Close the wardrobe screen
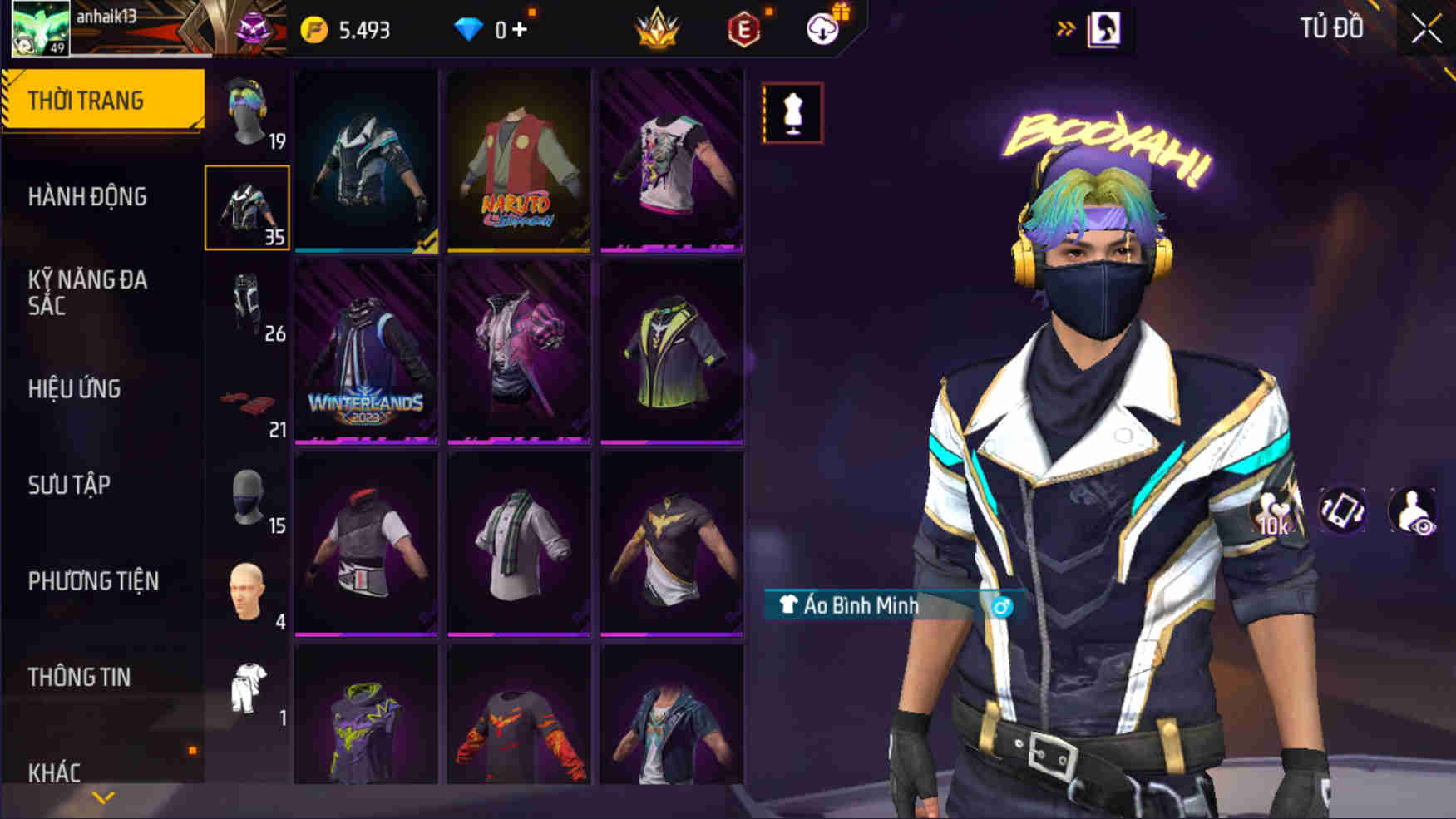1456x819 pixels. point(1426,30)
